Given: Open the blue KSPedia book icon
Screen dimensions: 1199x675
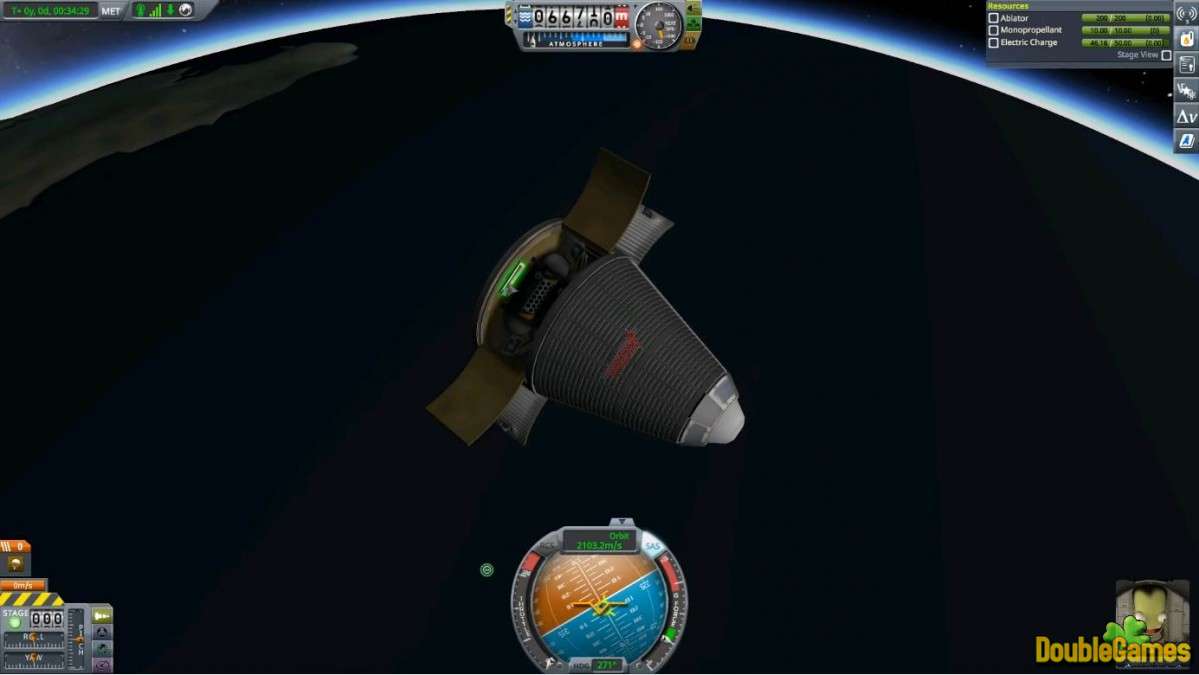Looking at the screenshot, I should [1186, 140].
